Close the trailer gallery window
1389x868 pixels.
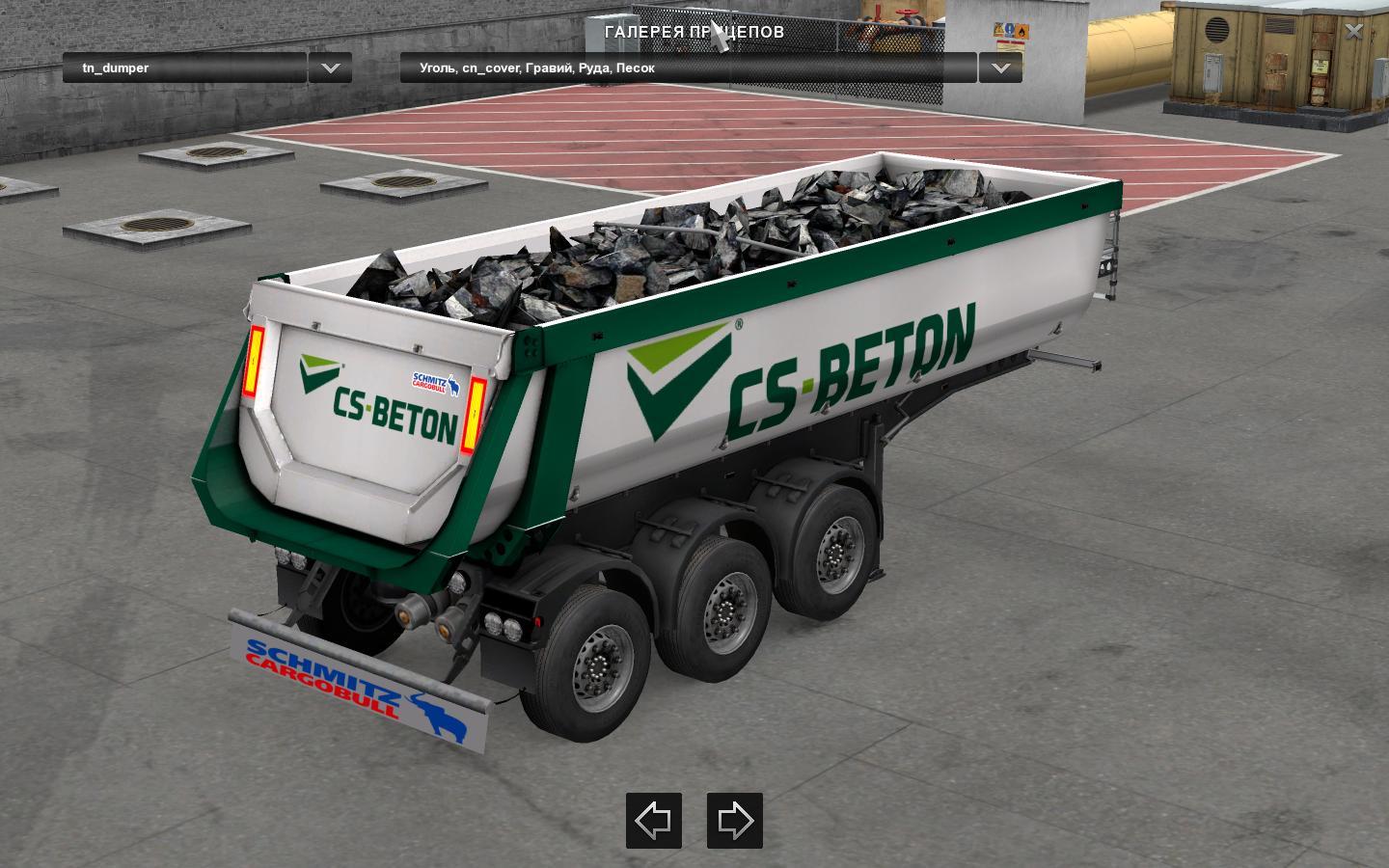[x=1353, y=31]
